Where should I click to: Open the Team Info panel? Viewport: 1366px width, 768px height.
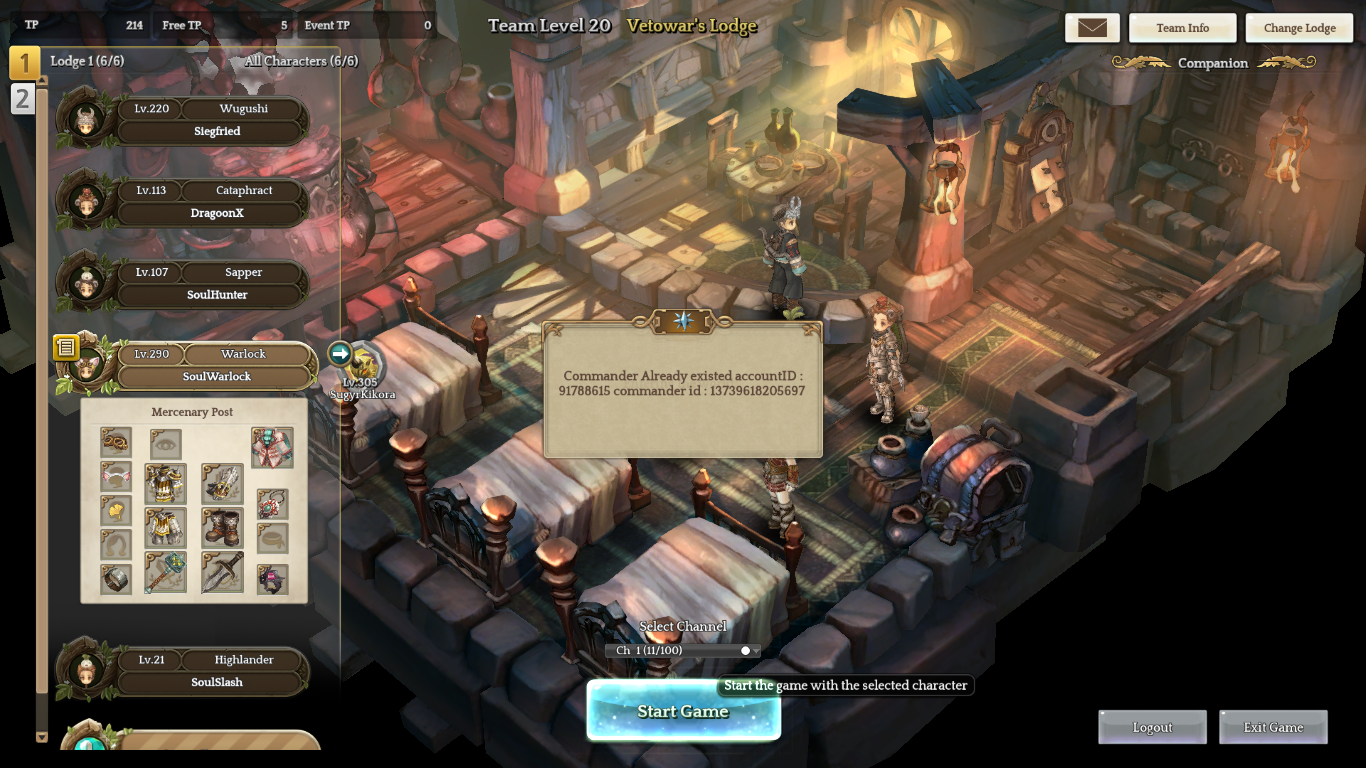(x=1182, y=28)
